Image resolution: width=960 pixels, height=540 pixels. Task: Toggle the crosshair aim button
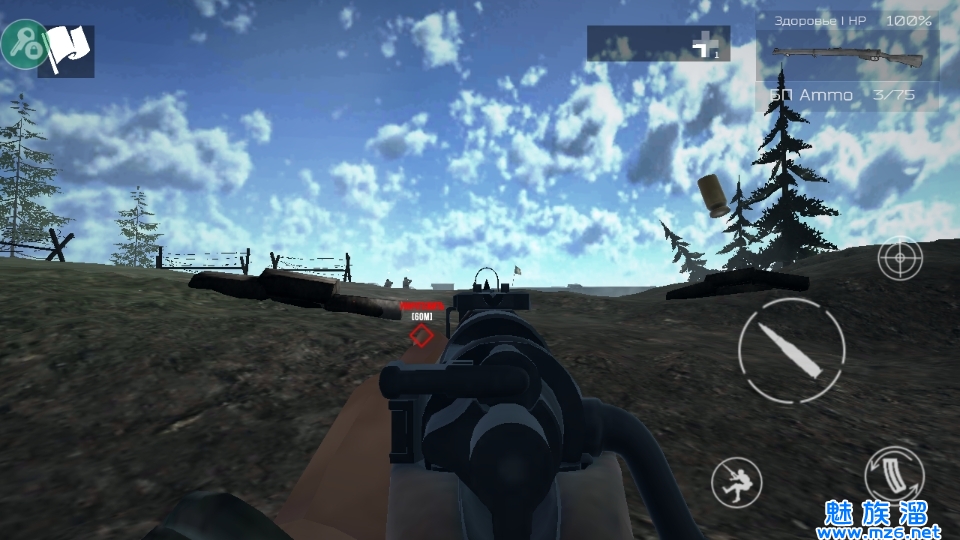pyautogui.click(x=900, y=259)
